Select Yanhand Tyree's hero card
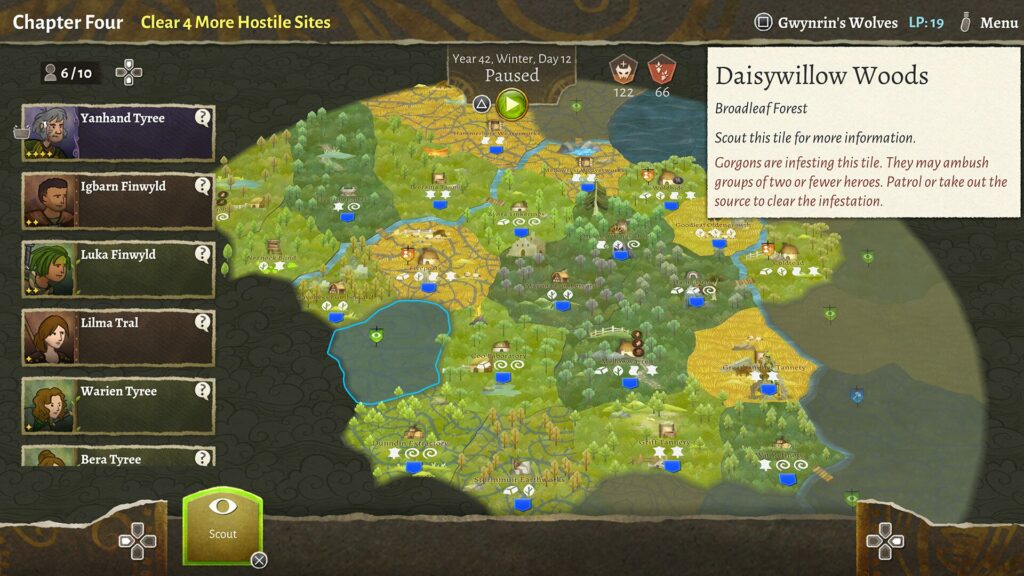 click(118, 132)
